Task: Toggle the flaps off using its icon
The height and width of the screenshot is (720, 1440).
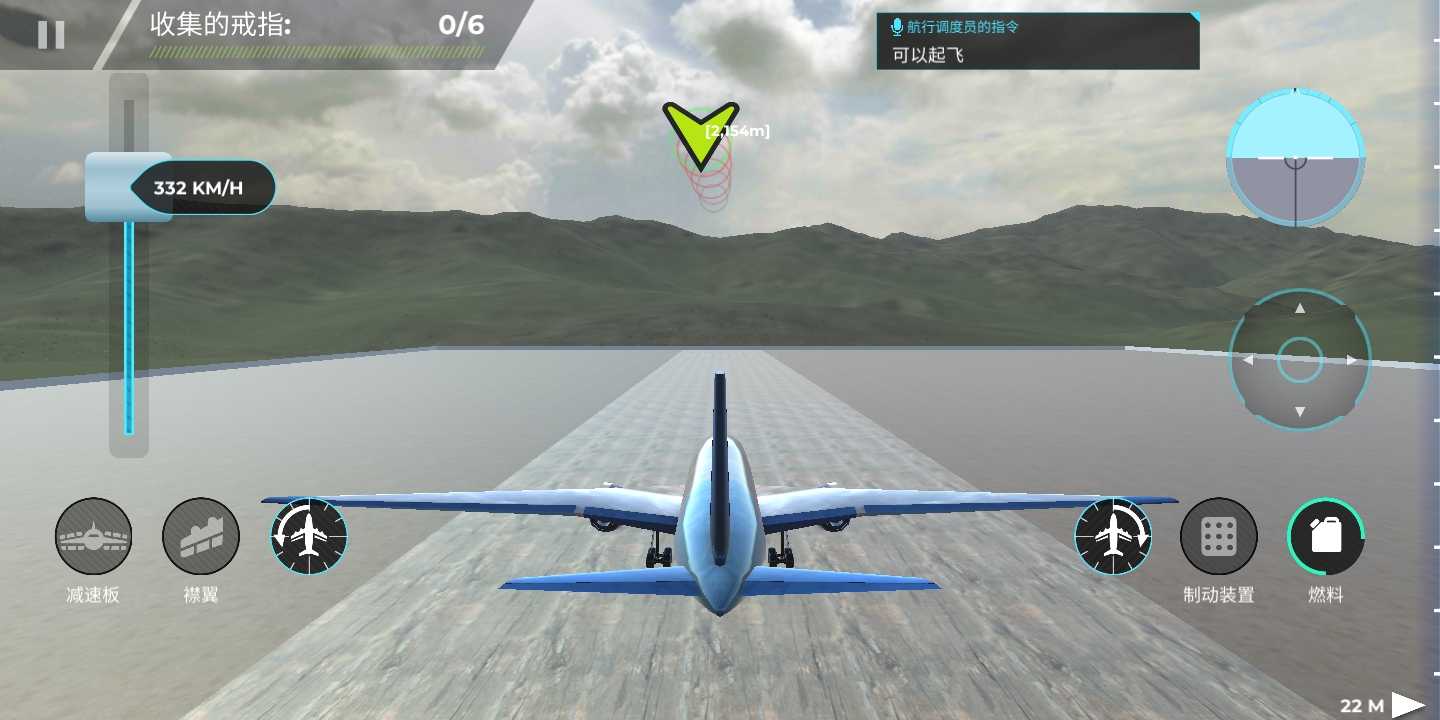Action: tap(200, 536)
